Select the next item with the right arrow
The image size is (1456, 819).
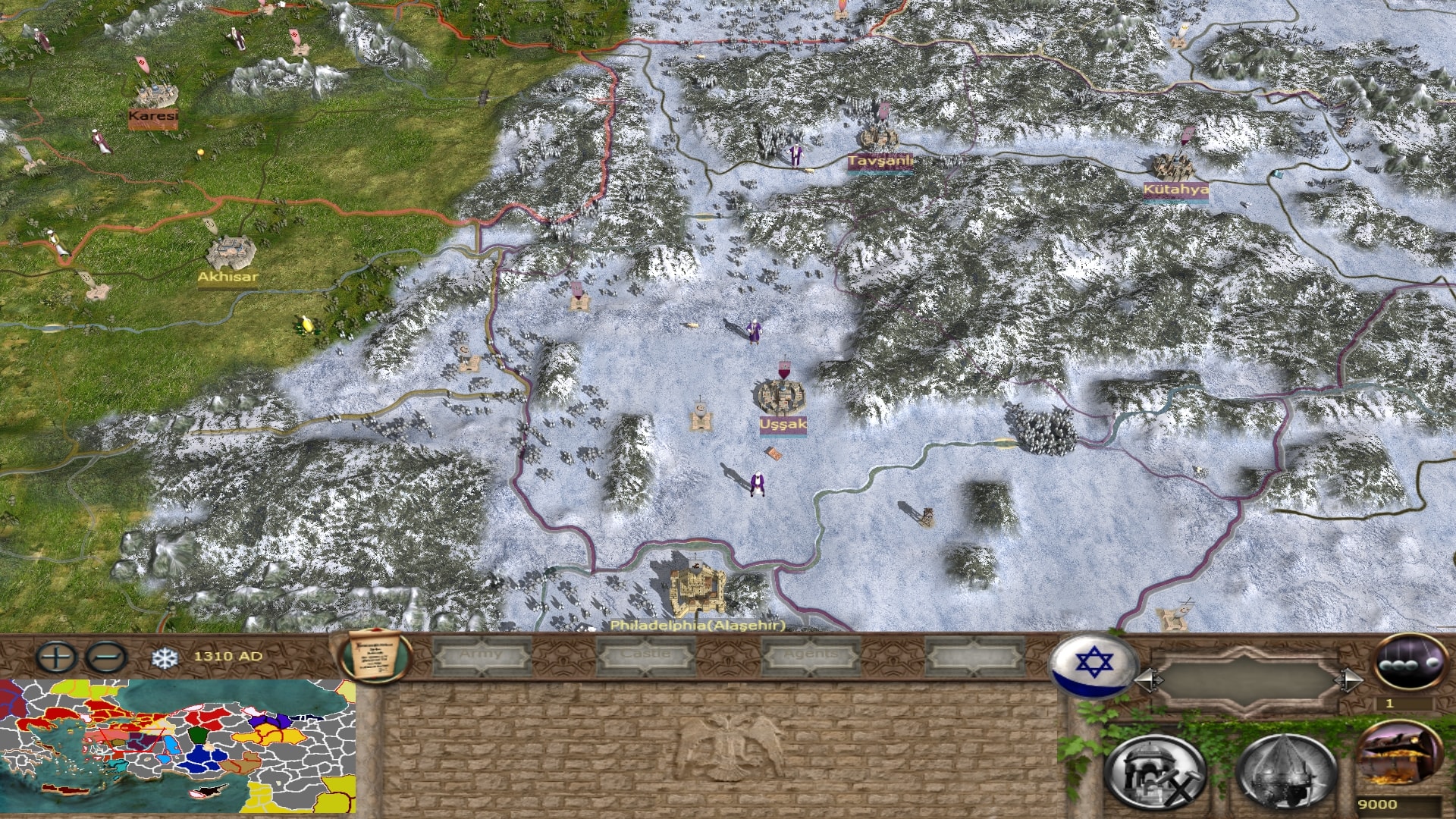[x=1350, y=680]
